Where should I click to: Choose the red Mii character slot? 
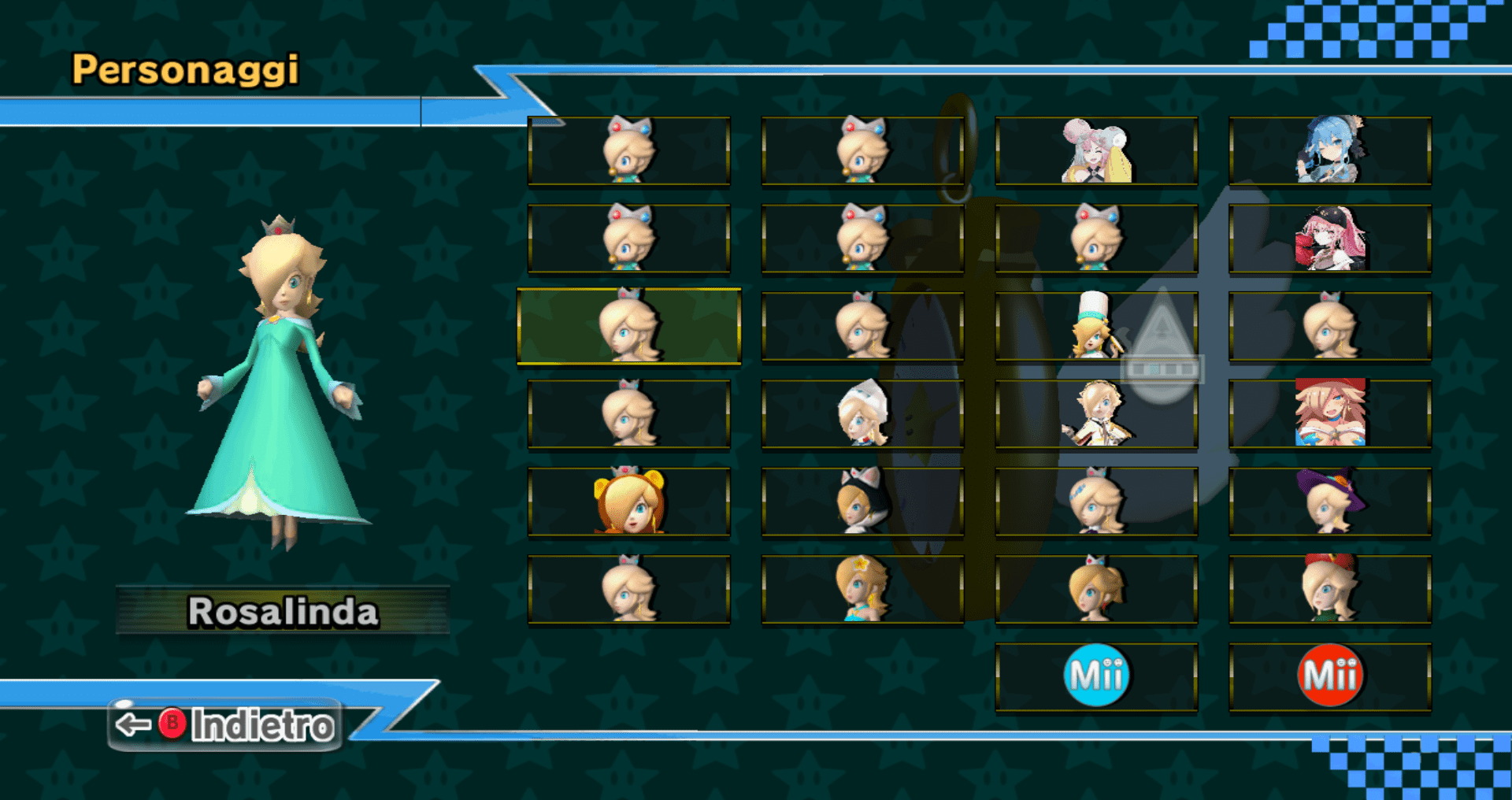point(1329,676)
